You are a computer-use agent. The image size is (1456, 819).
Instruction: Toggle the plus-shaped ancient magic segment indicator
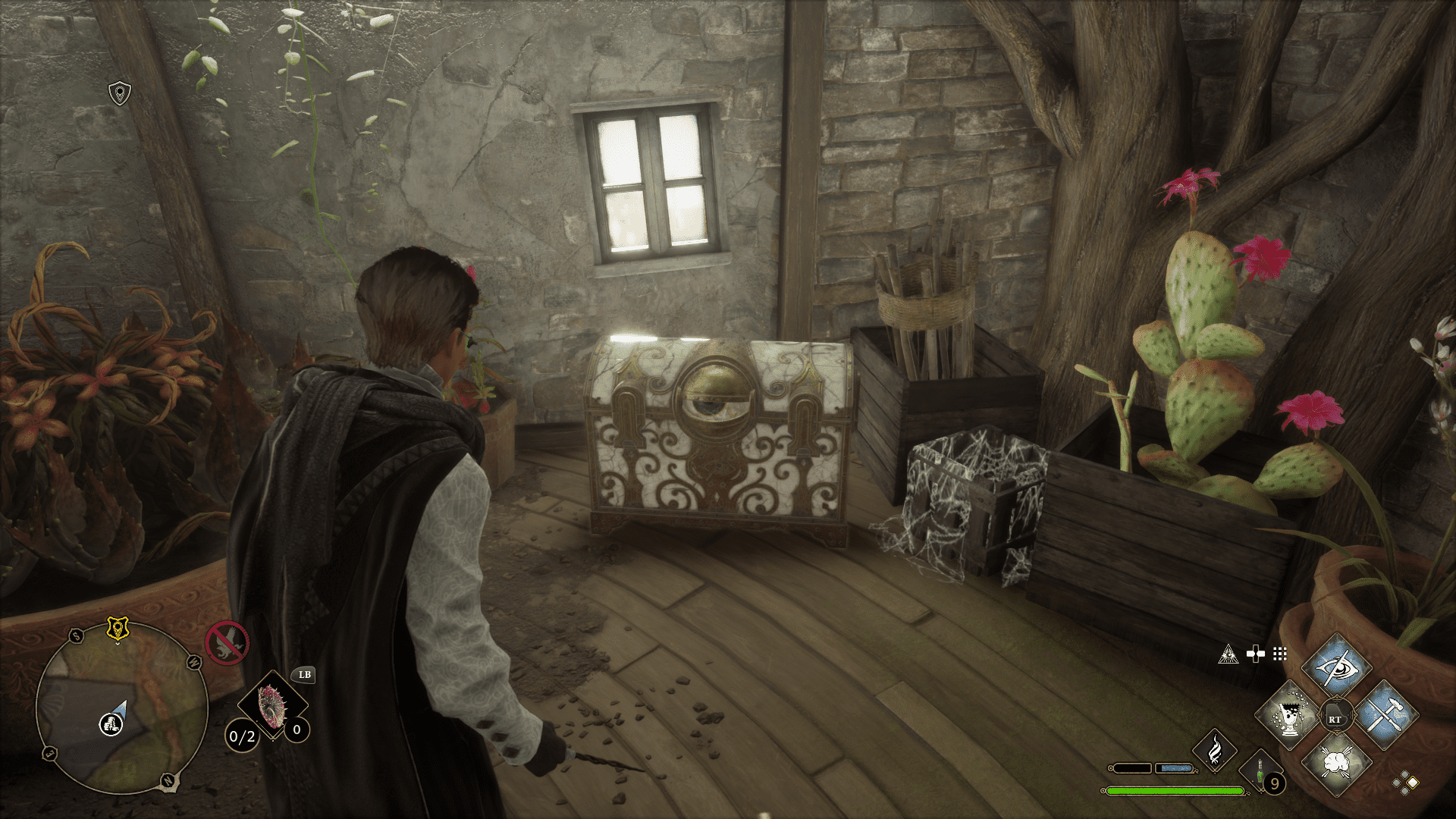point(1256,654)
